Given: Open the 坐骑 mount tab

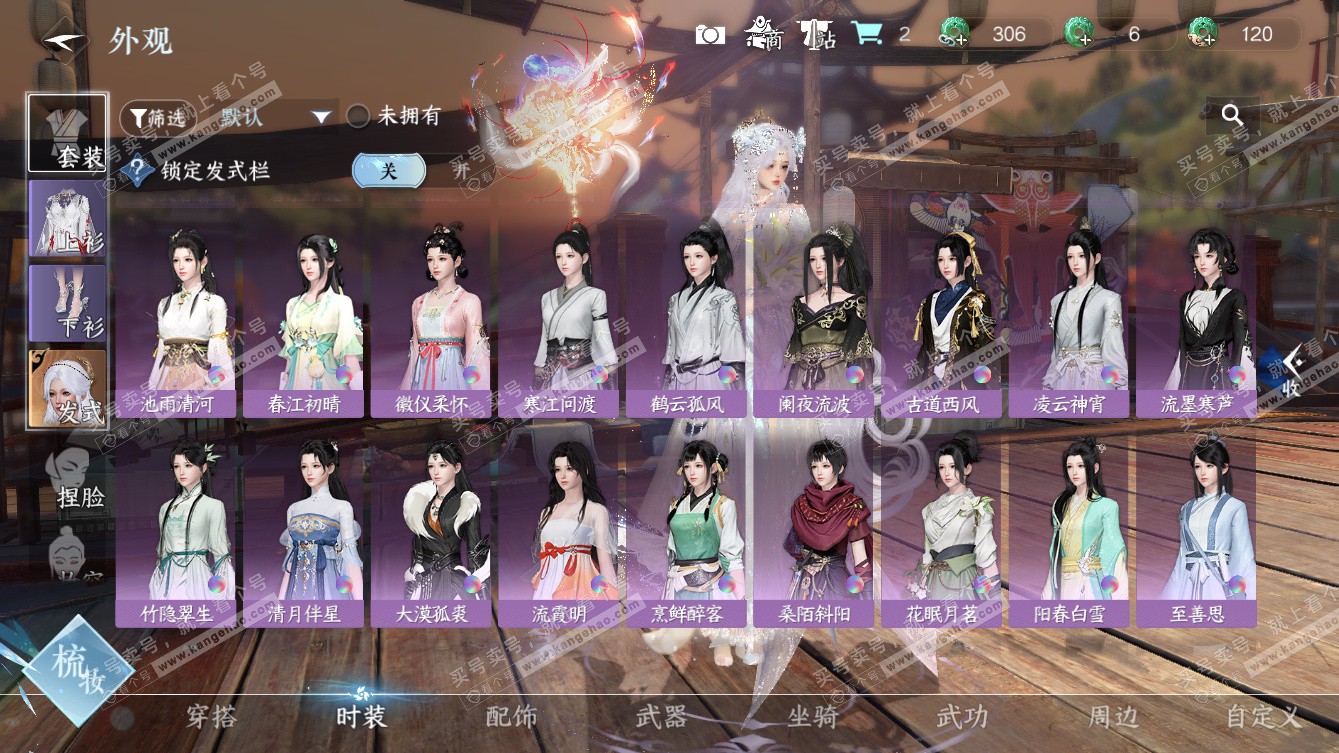Looking at the screenshot, I should click(x=812, y=716).
